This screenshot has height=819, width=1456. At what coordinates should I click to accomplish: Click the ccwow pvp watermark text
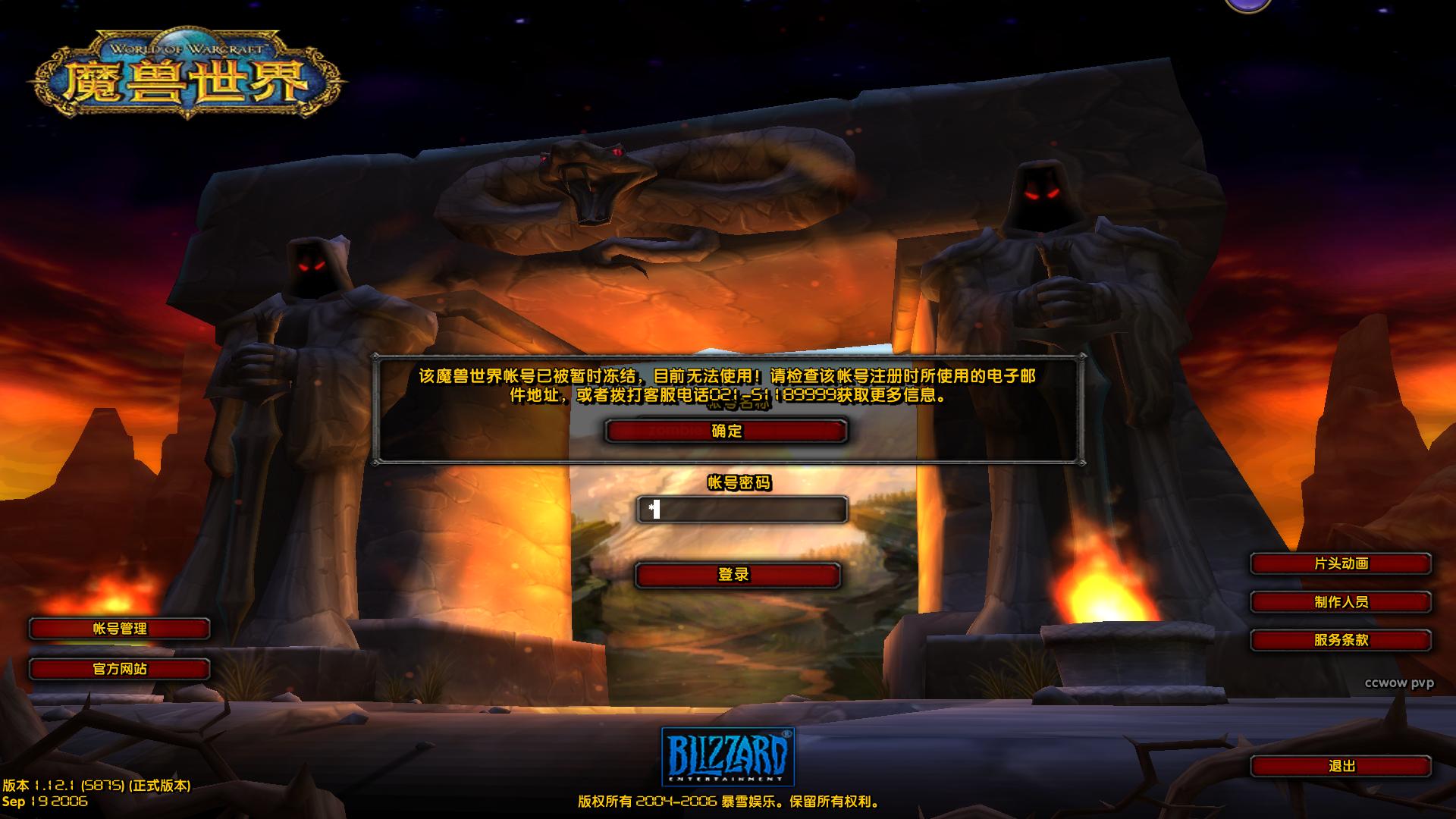click(x=1400, y=684)
